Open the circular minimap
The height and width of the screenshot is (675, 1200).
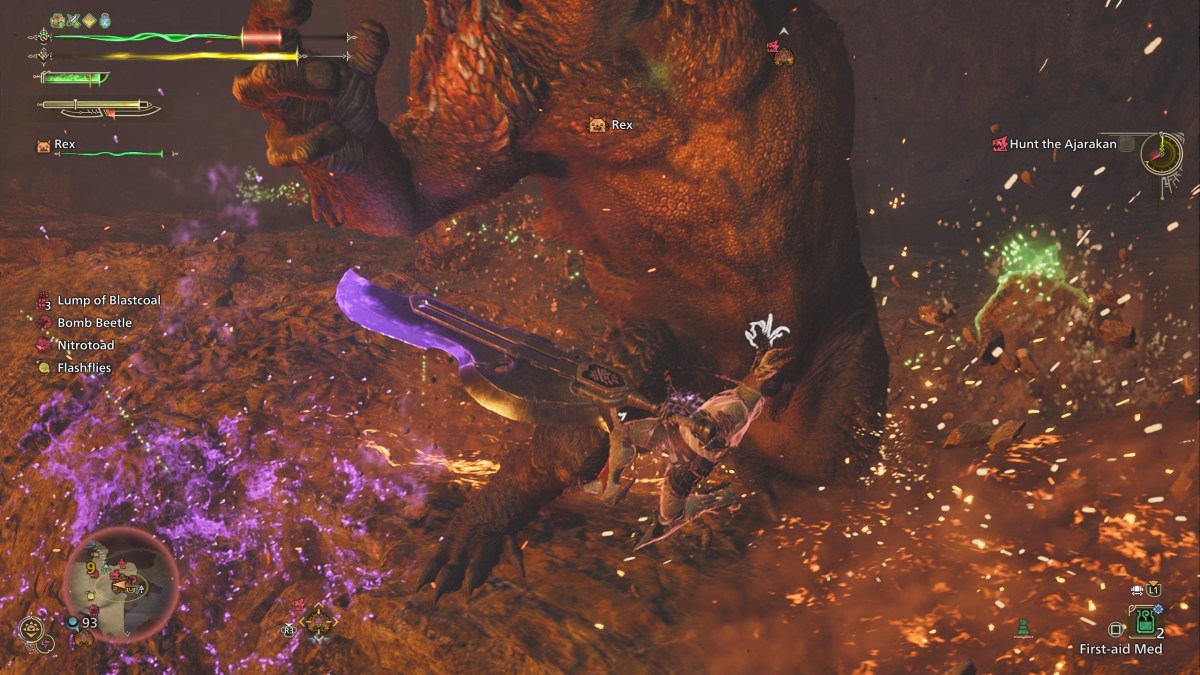pyautogui.click(x=120, y=583)
